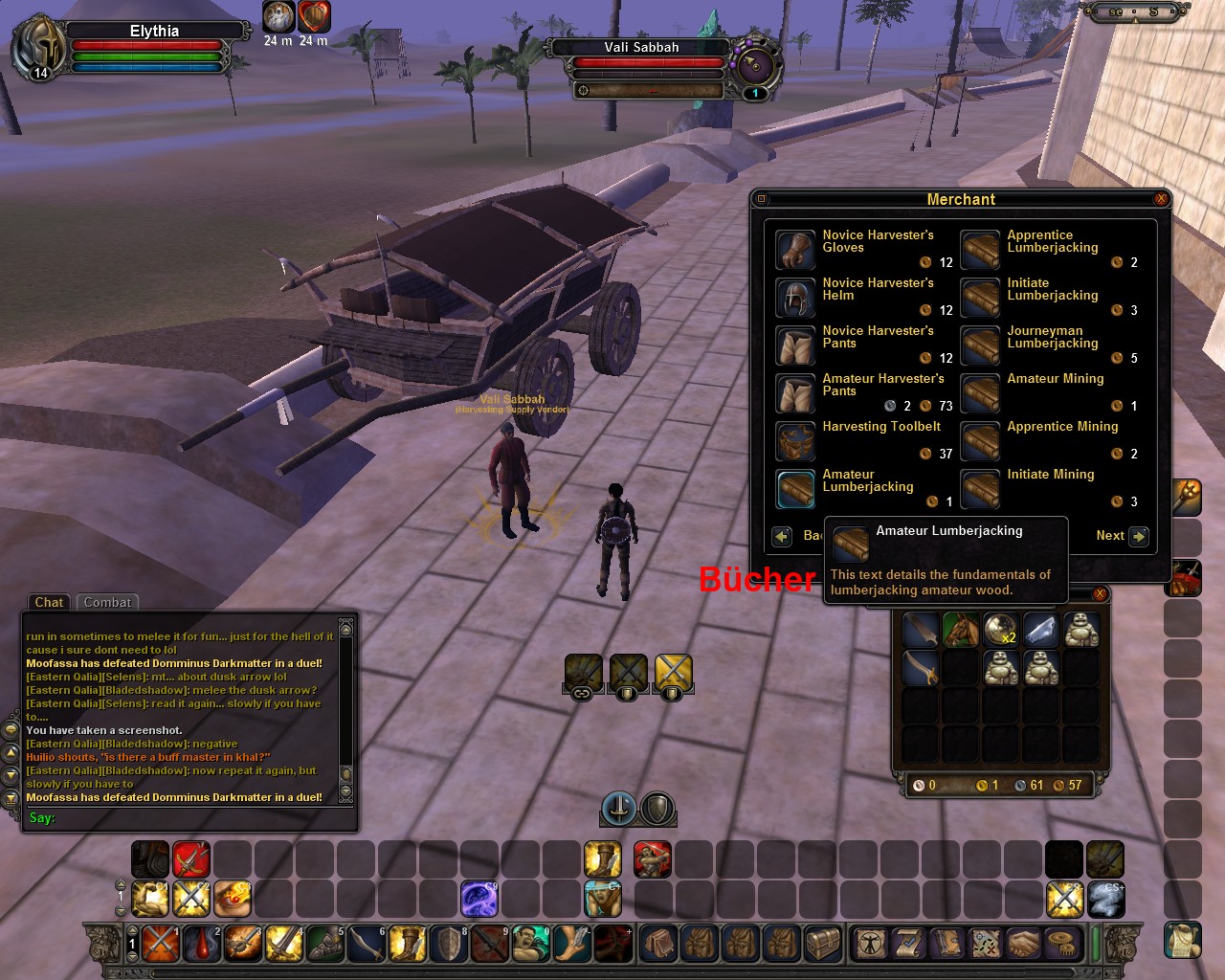Image resolution: width=1225 pixels, height=980 pixels.
Task: Choose the Harvesting Toolbelt item
Action: 794,440
